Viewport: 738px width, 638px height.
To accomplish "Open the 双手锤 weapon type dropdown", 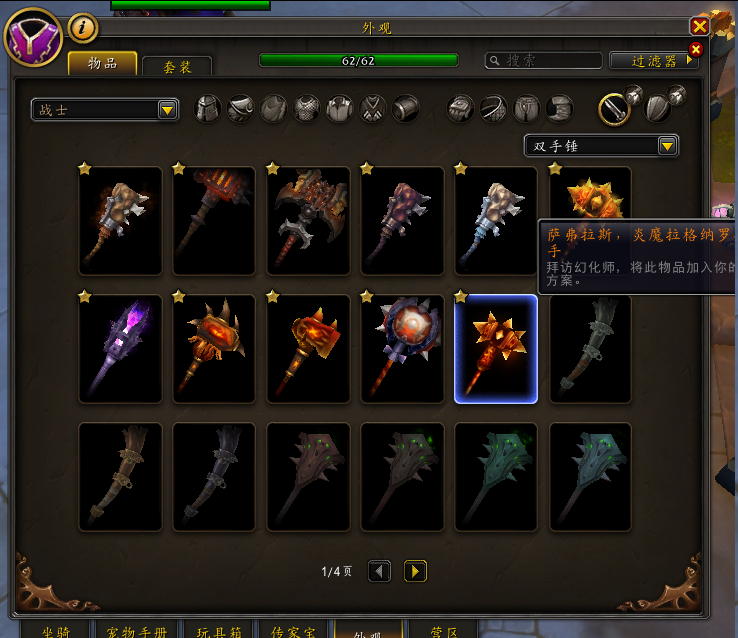I will click(601, 146).
